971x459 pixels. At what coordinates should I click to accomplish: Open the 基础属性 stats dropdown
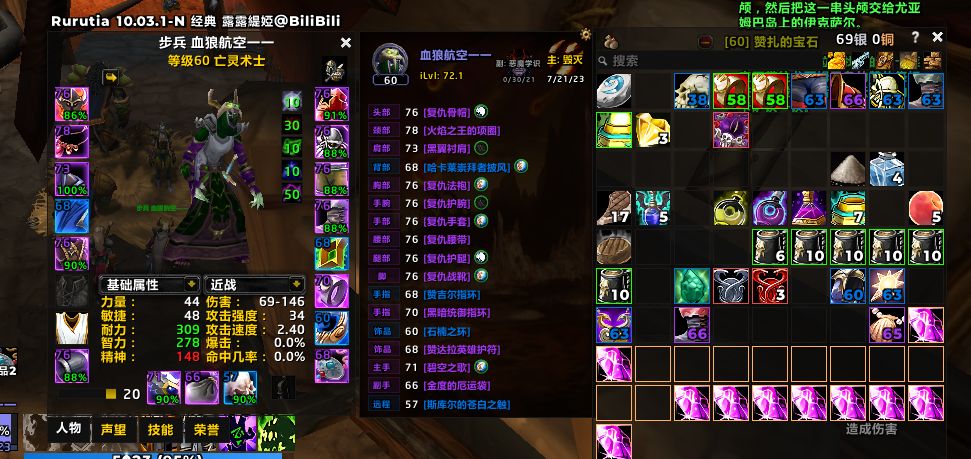click(146, 284)
